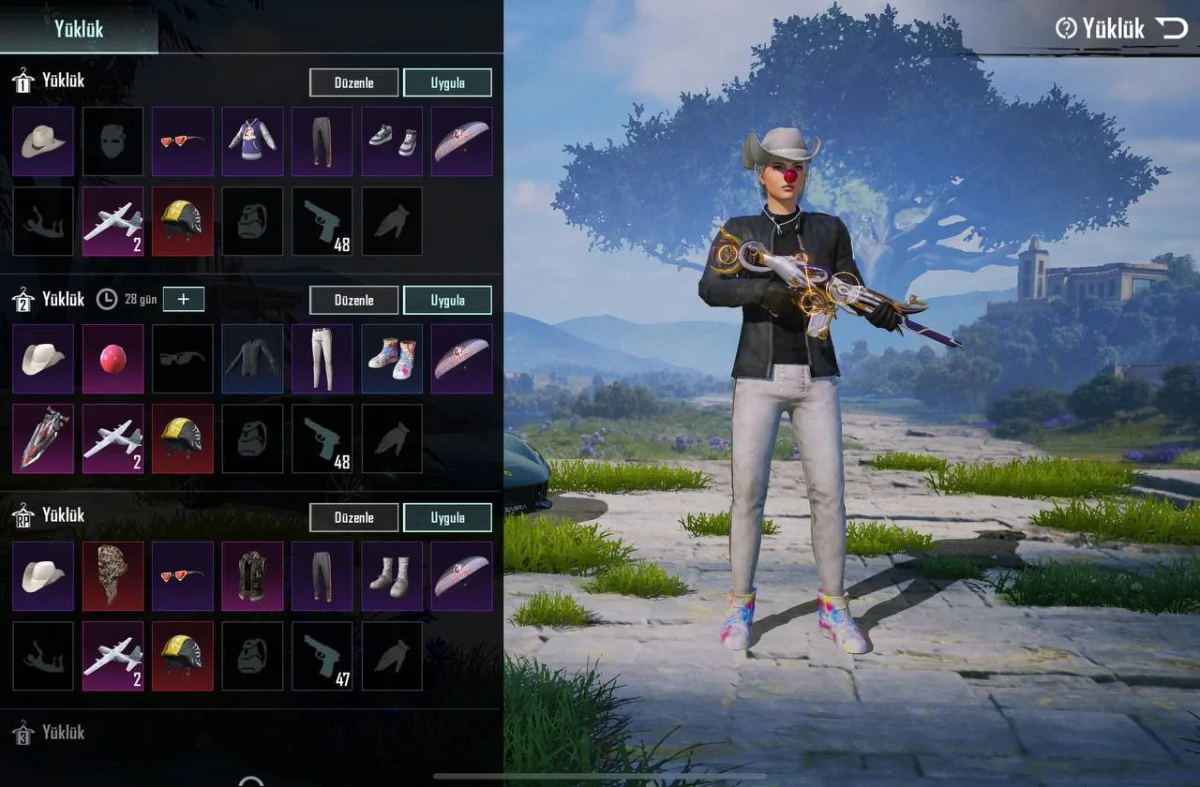
Task: Choose the red clown nose slot
Action: (x=113, y=358)
